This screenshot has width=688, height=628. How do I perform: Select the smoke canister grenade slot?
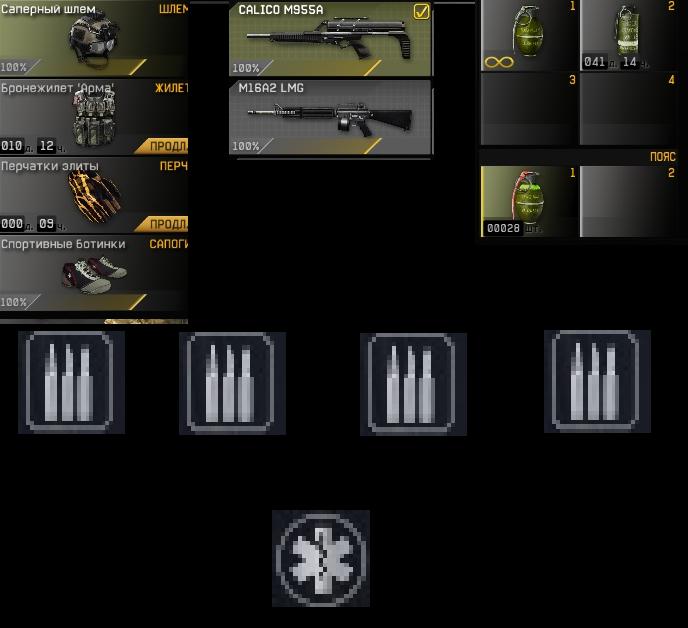pos(627,36)
